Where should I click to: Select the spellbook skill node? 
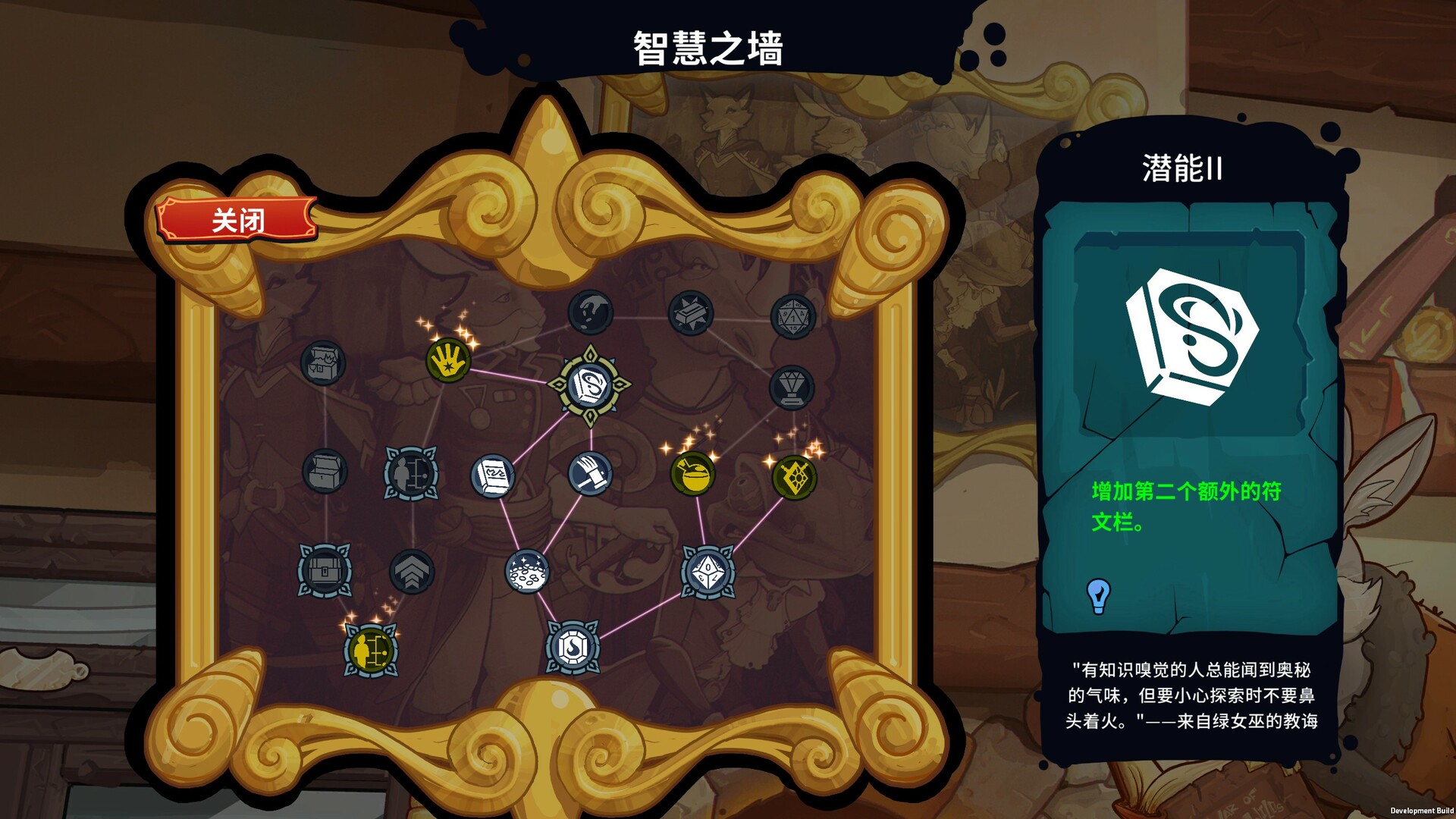tap(493, 476)
